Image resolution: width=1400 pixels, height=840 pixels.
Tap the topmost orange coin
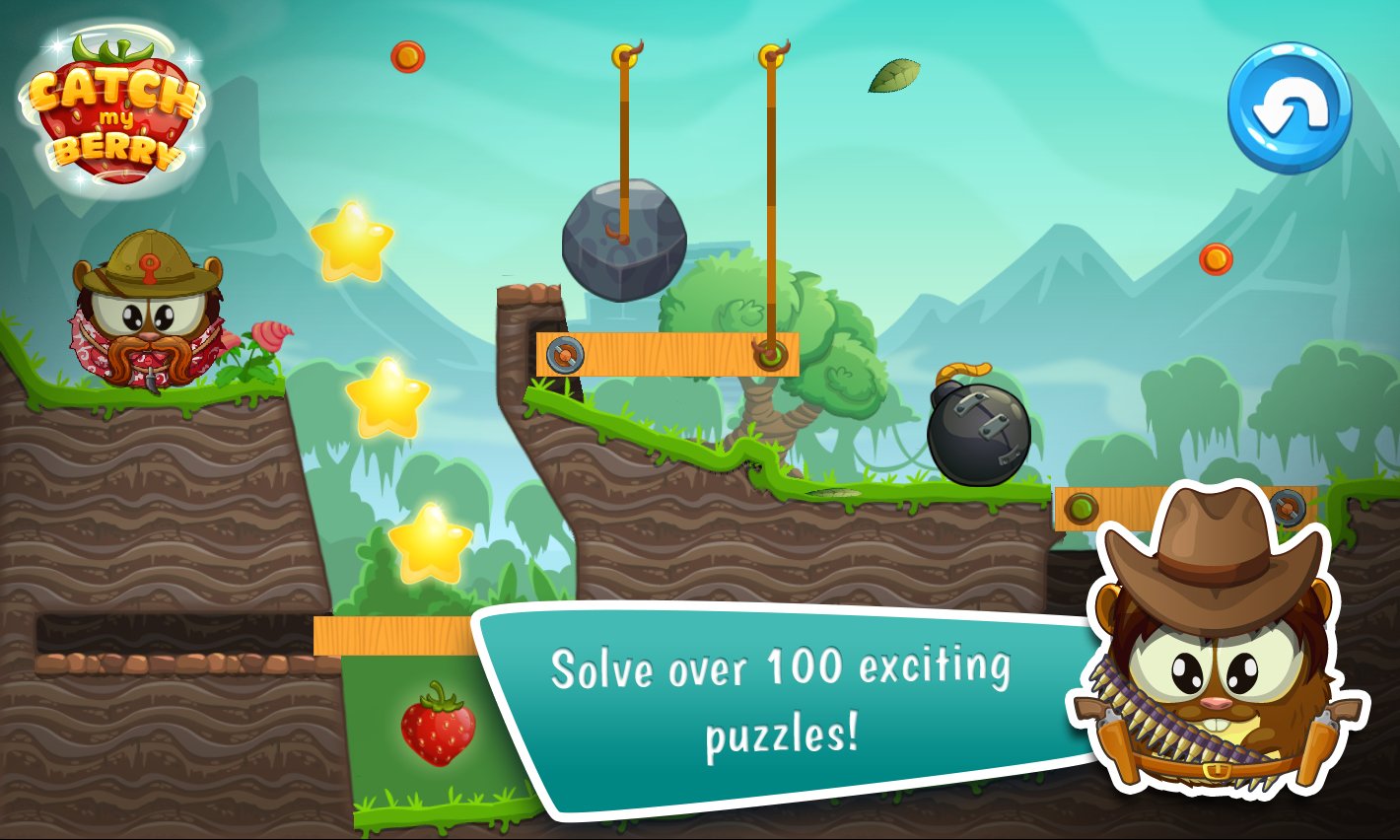(407, 55)
